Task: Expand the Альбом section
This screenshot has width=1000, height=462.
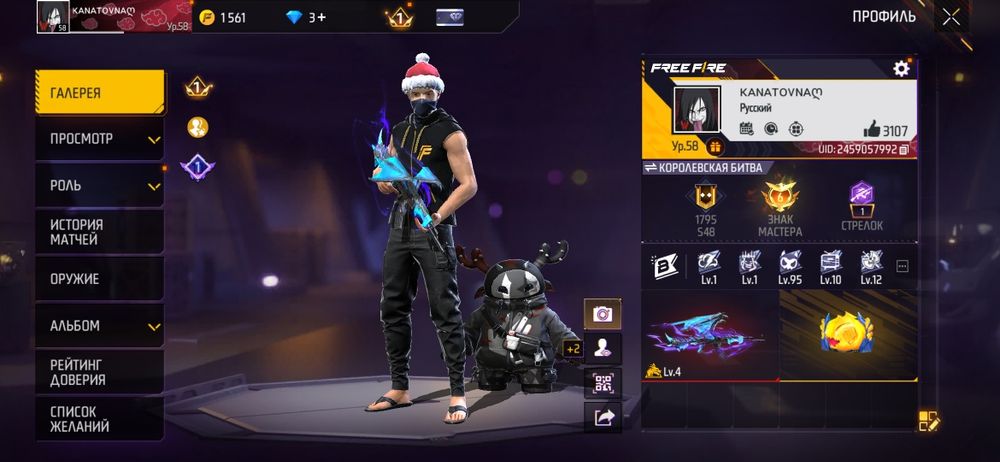Action: coord(99,326)
